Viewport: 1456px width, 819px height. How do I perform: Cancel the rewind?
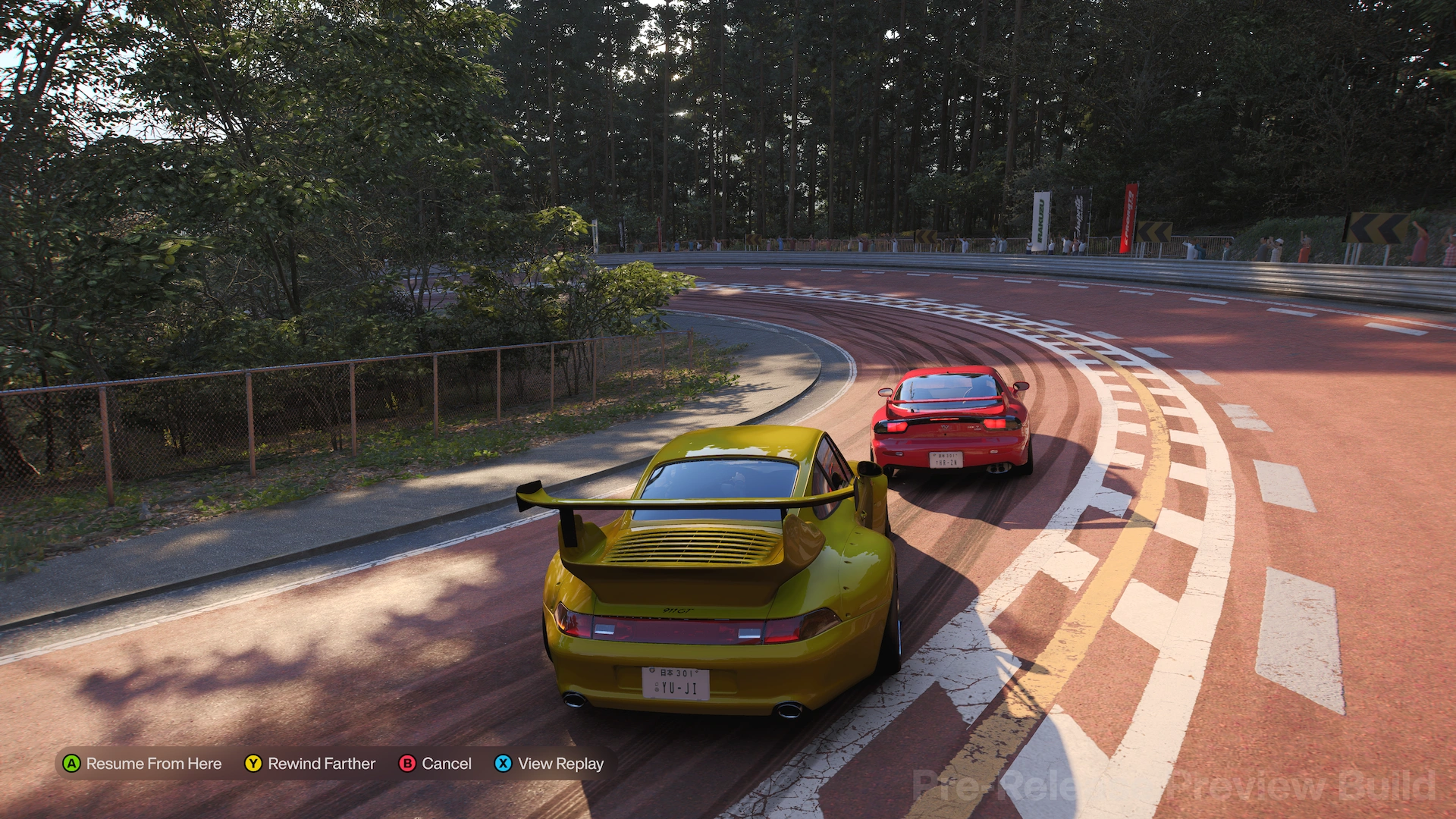(435, 764)
